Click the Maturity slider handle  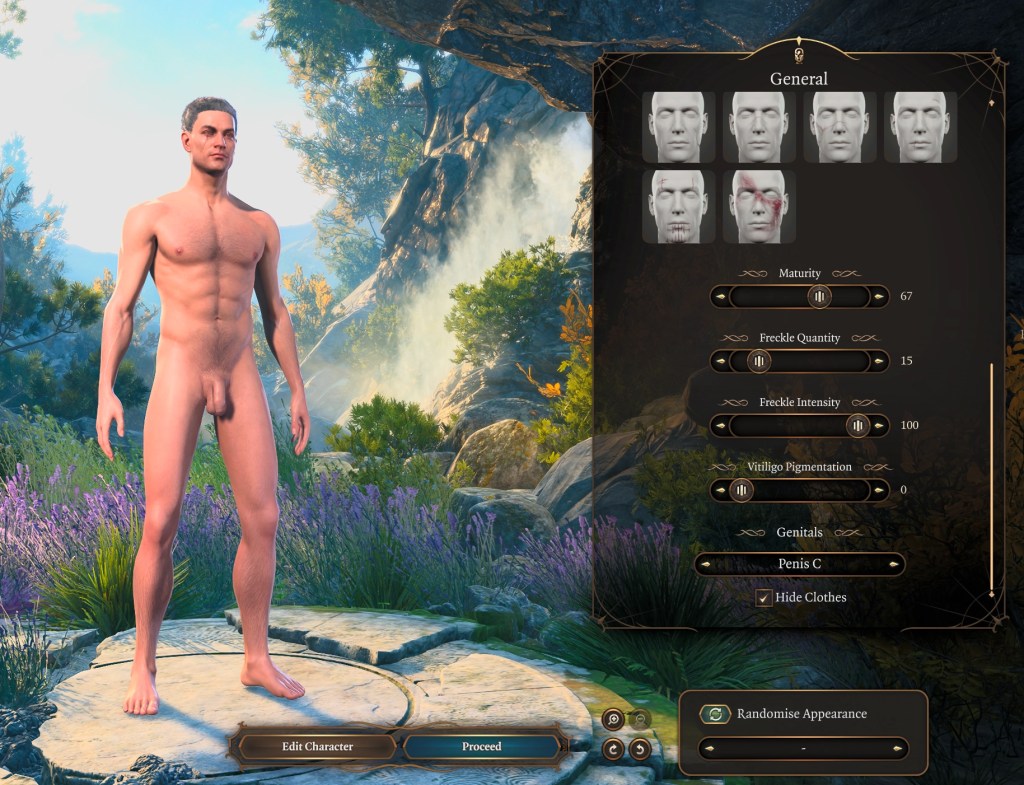(819, 296)
